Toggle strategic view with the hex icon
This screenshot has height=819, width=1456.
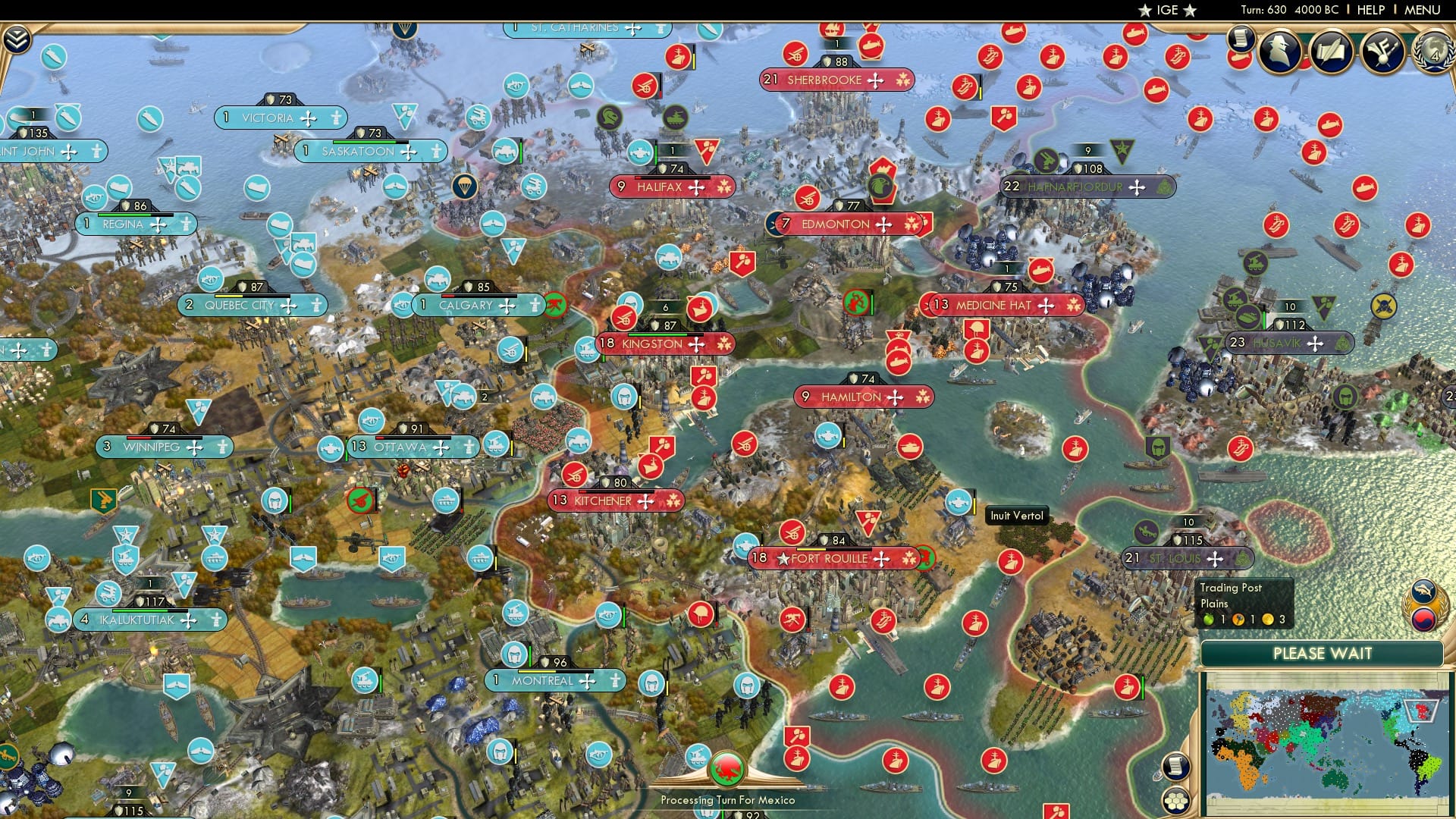1175,802
